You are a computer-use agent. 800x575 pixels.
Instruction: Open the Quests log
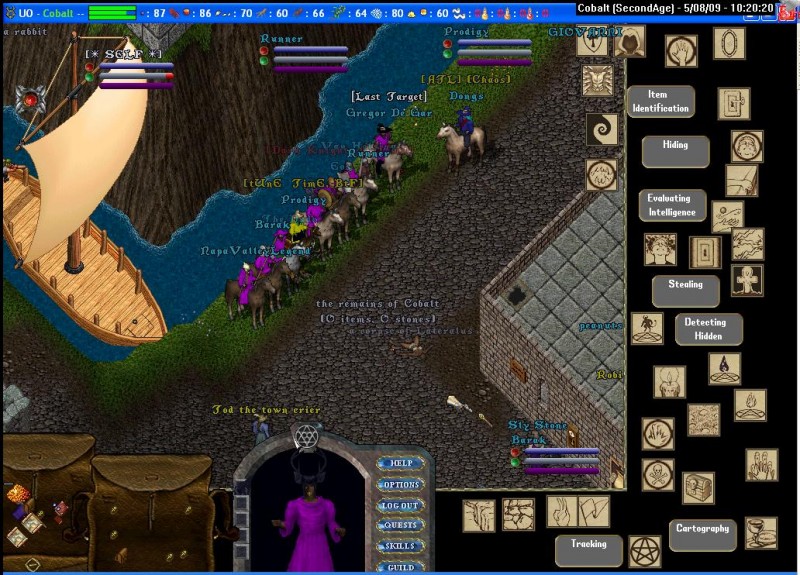coord(401,526)
